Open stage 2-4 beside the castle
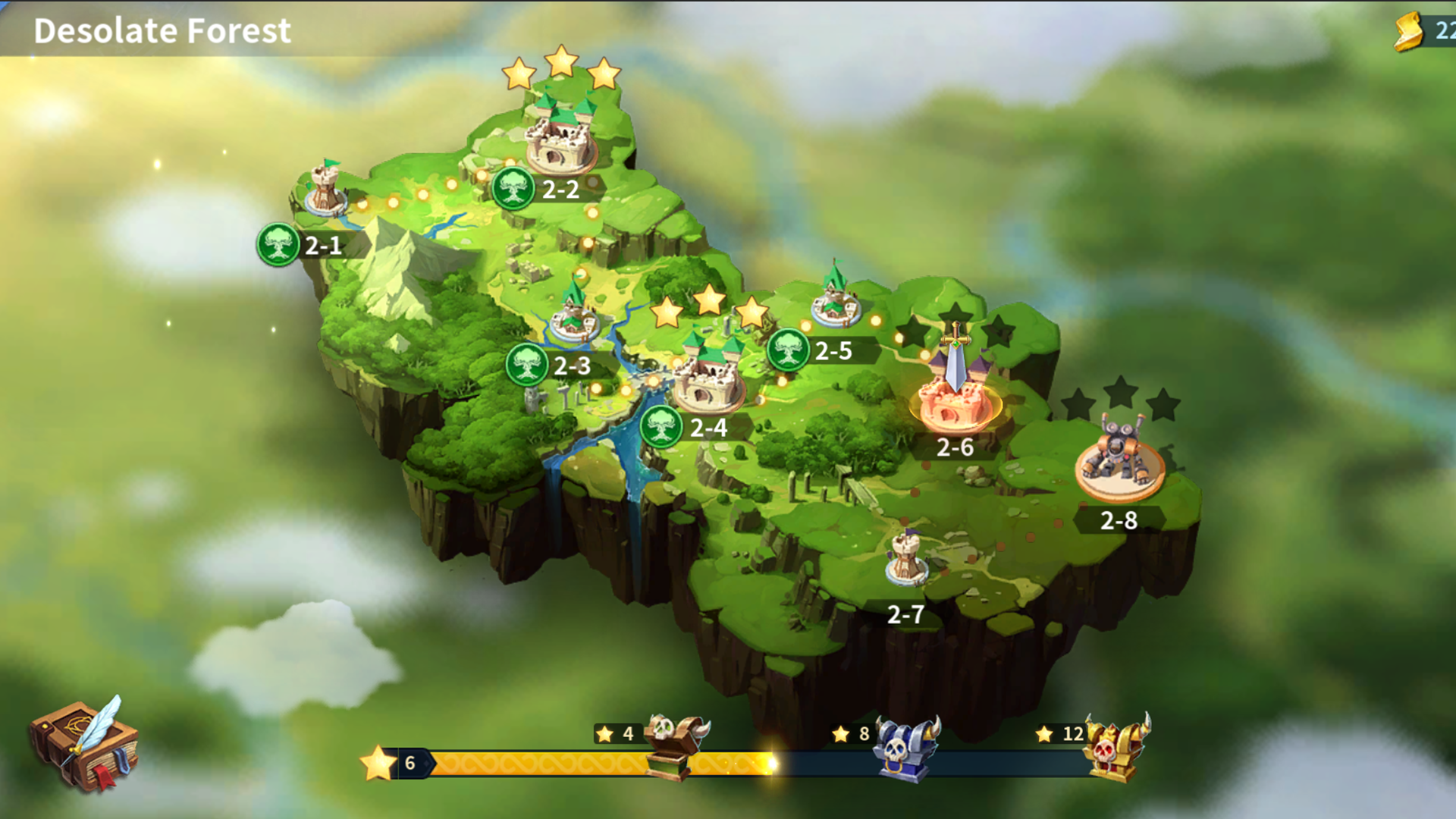The image size is (1456, 819). point(662,425)
